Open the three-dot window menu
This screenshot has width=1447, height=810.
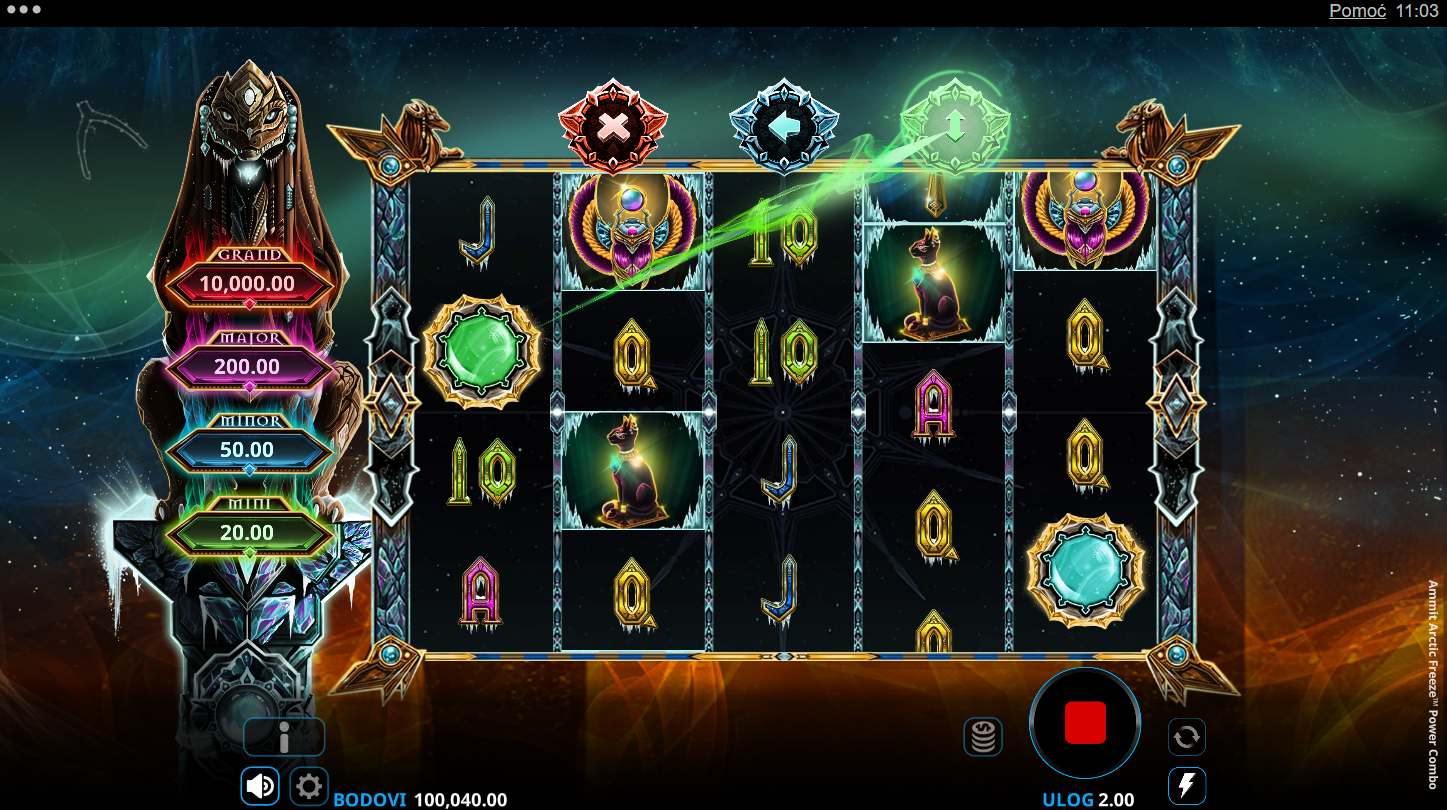pyautogui.click(x=23, y=10)
